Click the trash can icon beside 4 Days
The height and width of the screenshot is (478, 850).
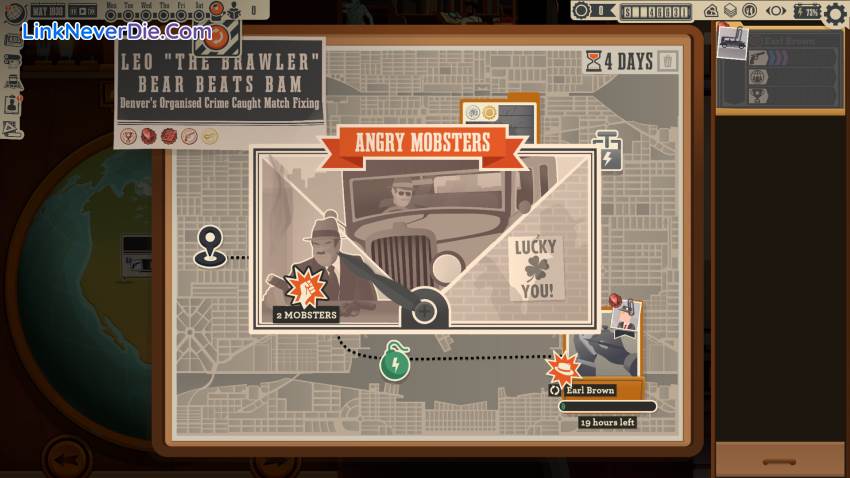click(668, 62)
